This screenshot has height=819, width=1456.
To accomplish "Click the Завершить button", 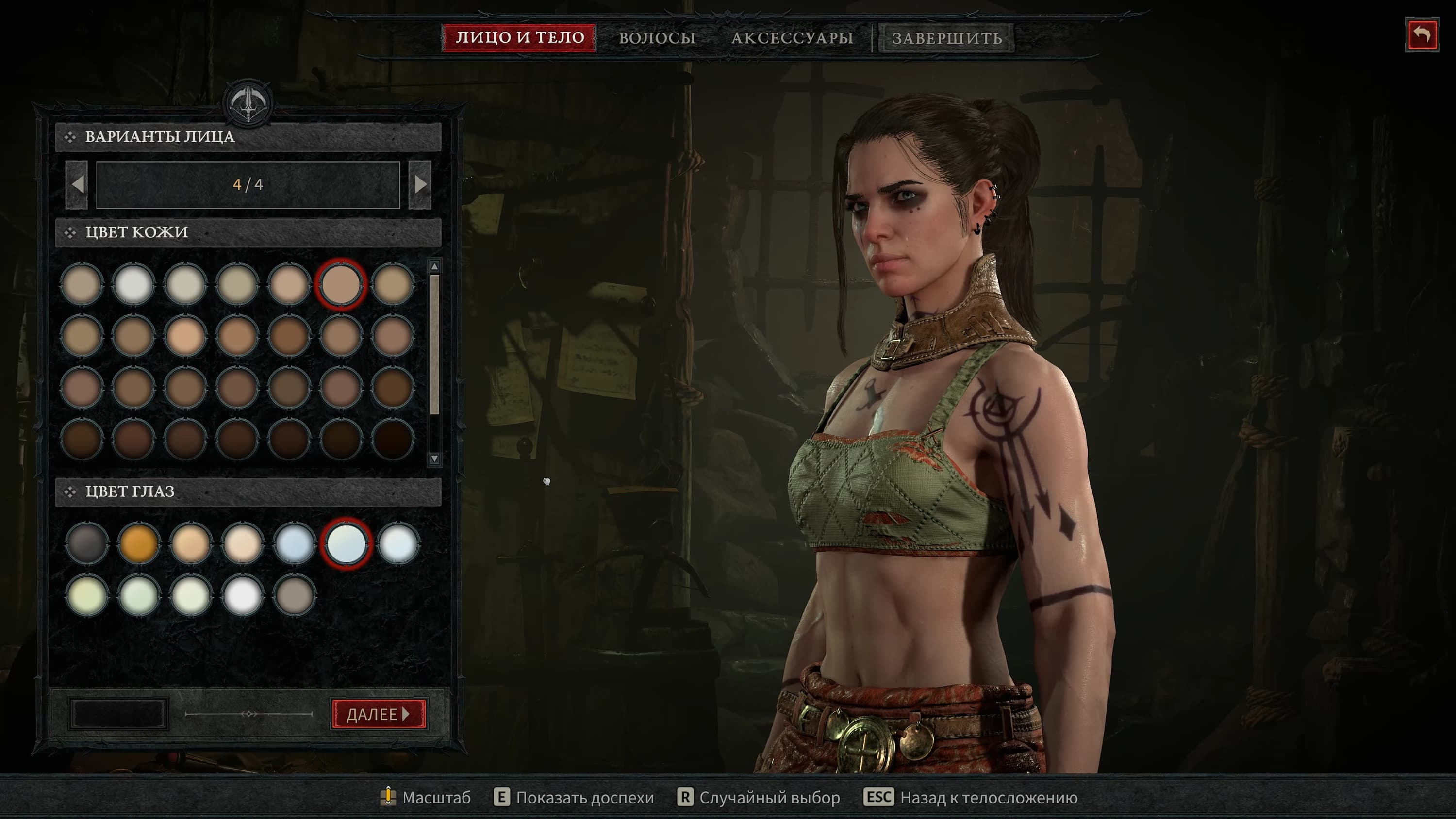I will (x=947, y=38).
